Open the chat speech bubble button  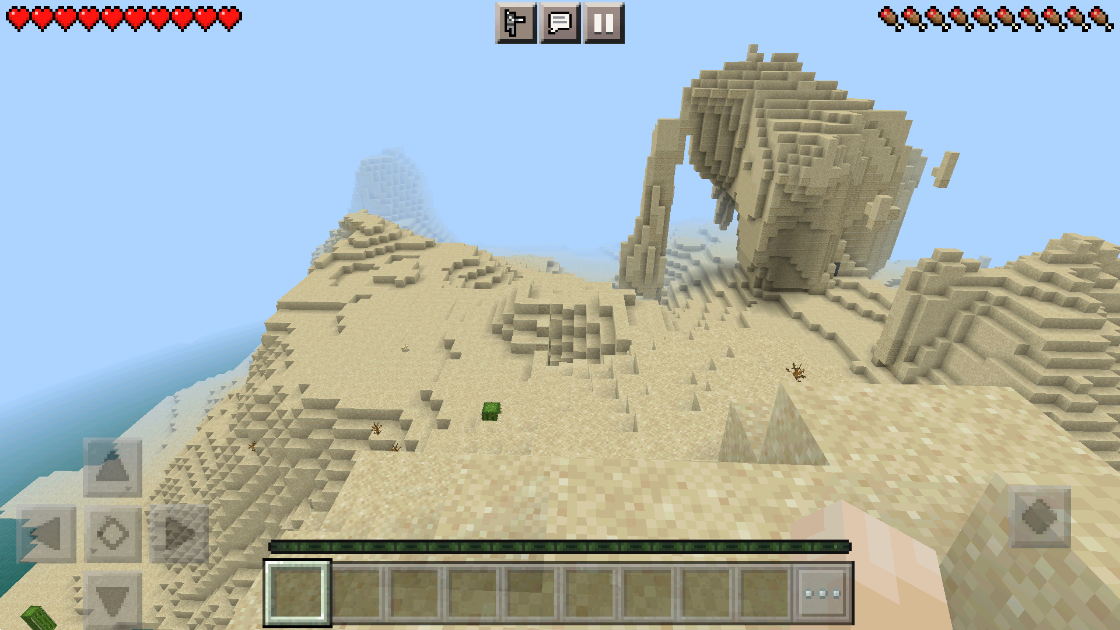point(560,23)
